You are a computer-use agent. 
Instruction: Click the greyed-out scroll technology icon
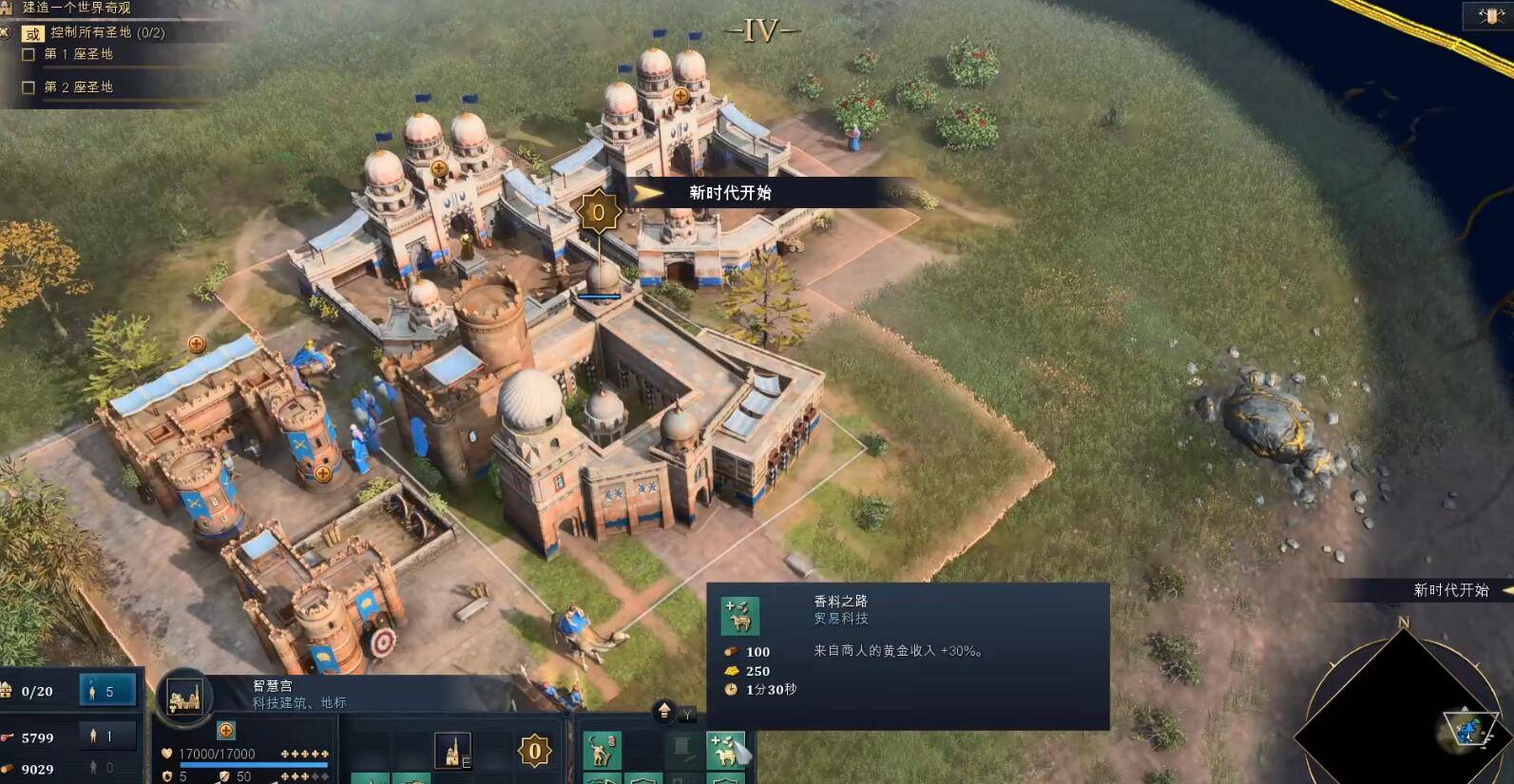pos(682,750)
